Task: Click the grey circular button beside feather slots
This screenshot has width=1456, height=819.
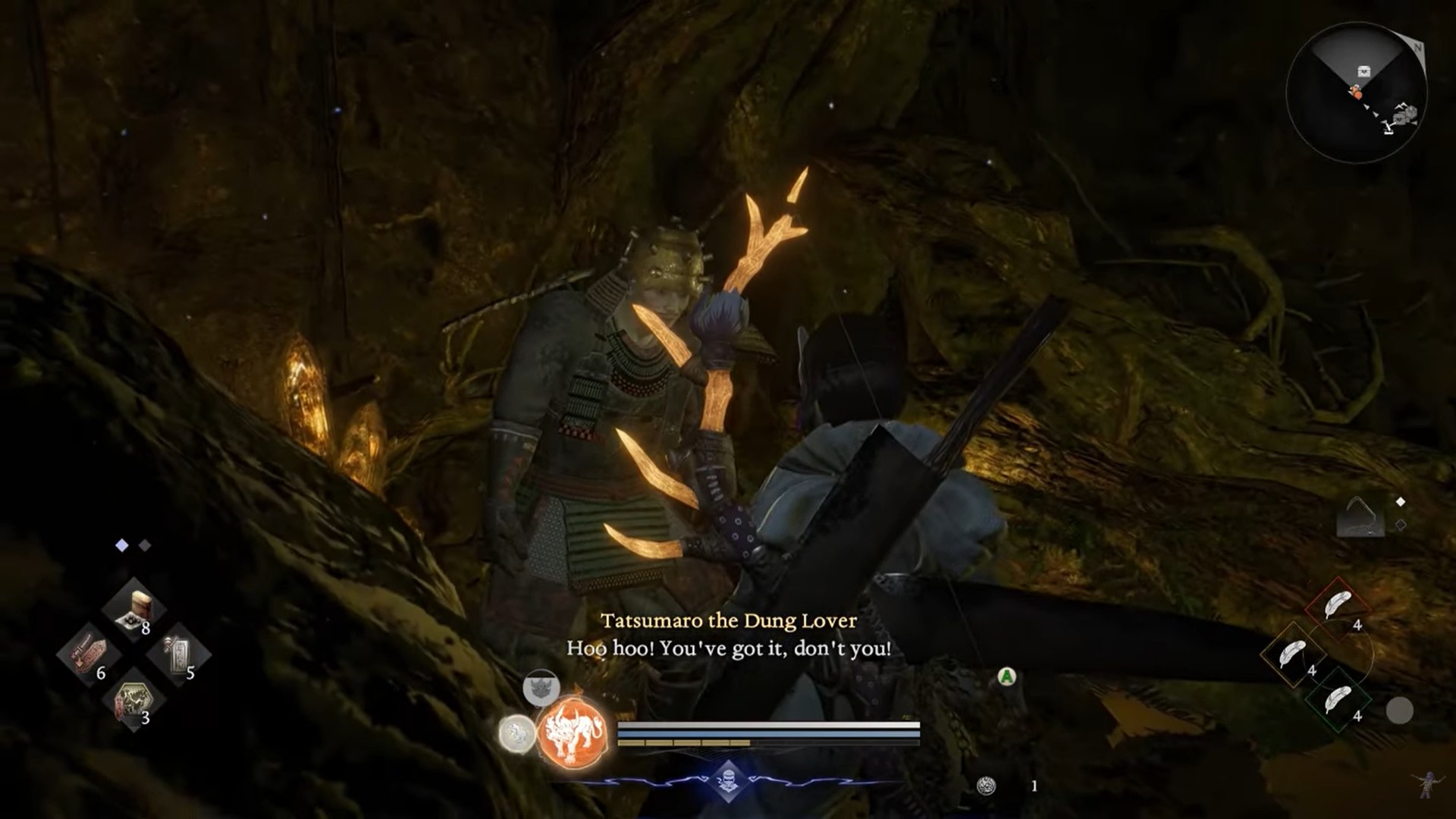Action: click(x=1399, y=711)
